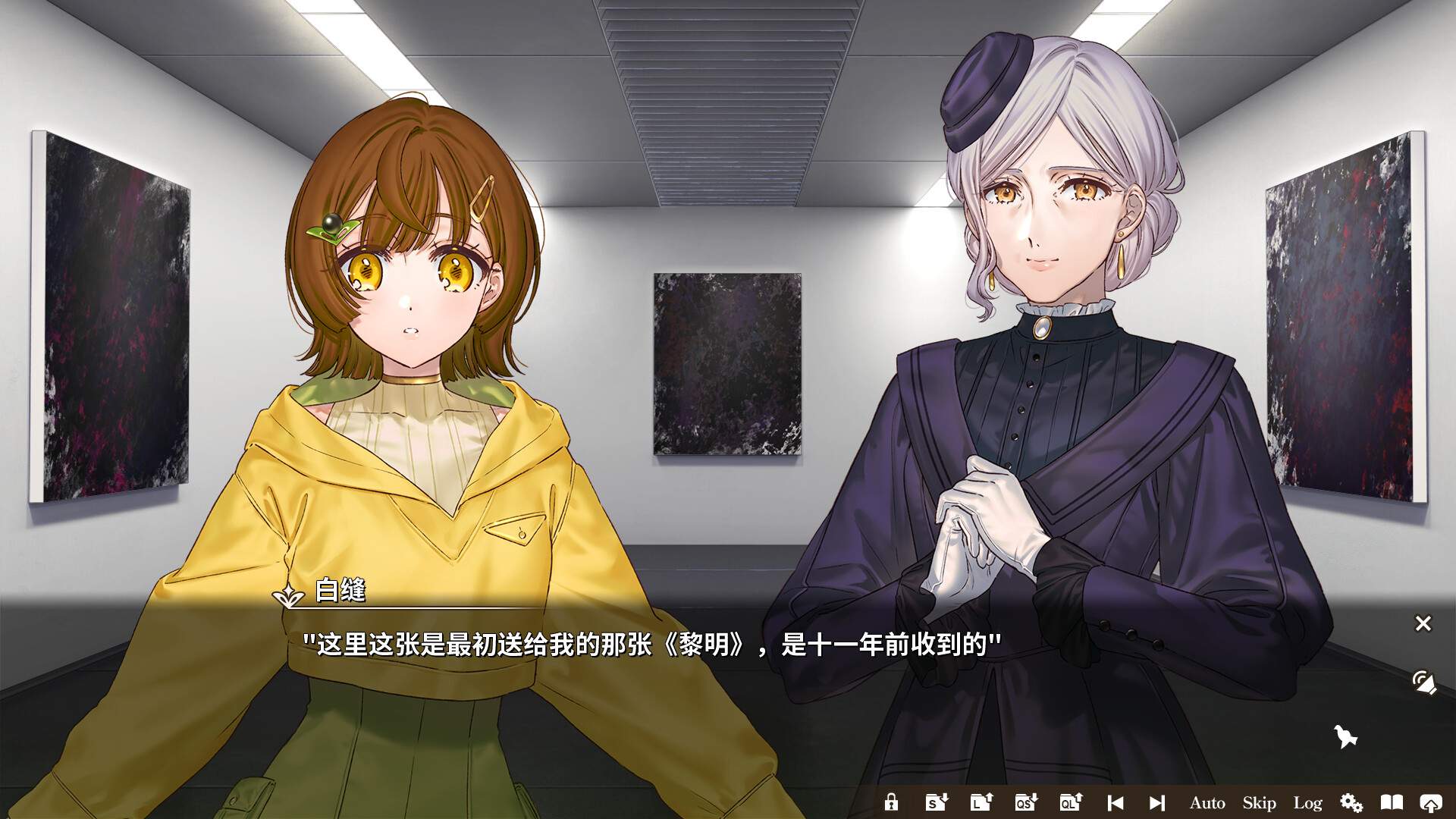Open the Log history
Viewport: 1456px width, 819px height.
[1308, 802]
